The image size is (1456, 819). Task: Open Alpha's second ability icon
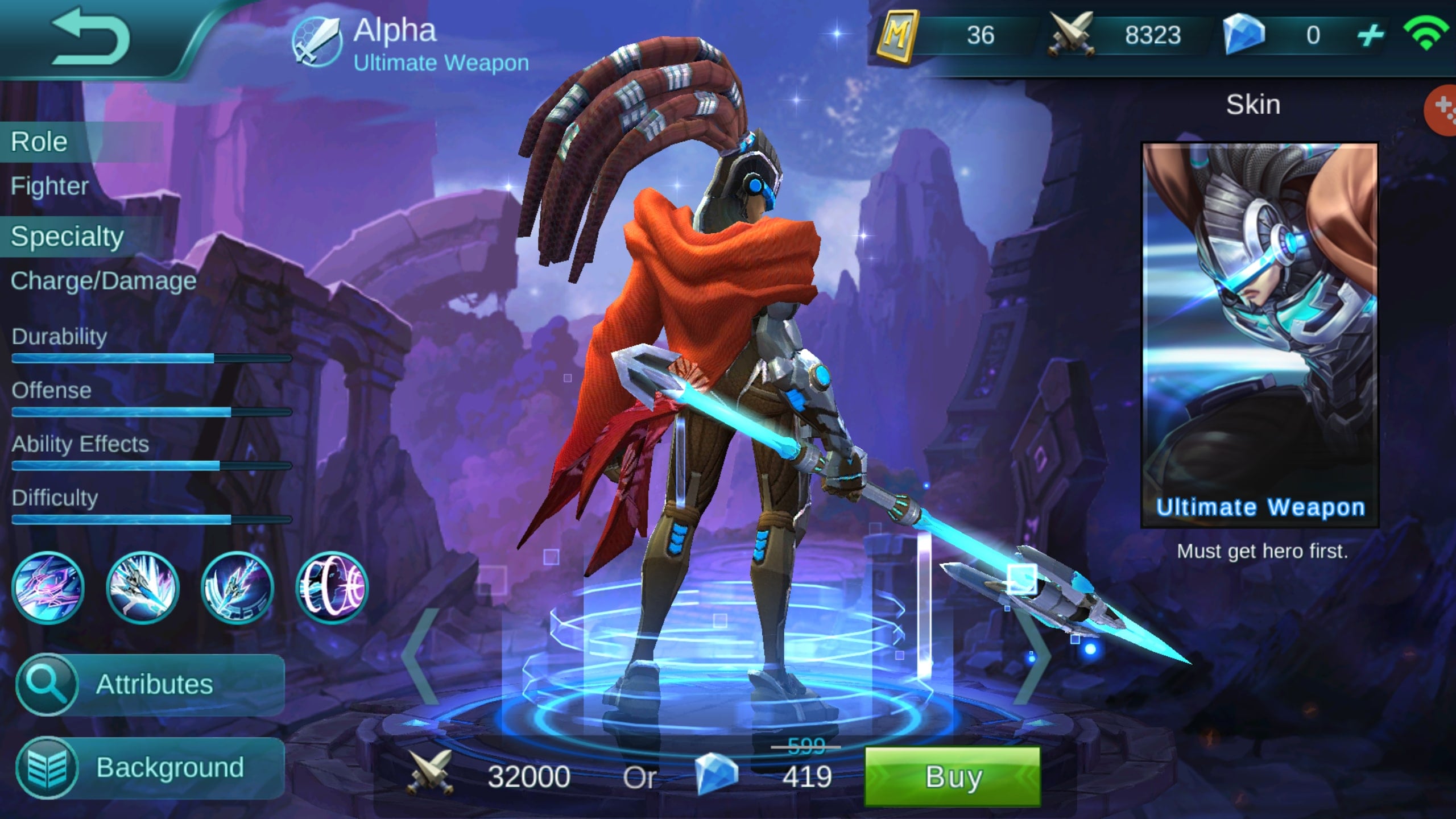pos(142,589)
